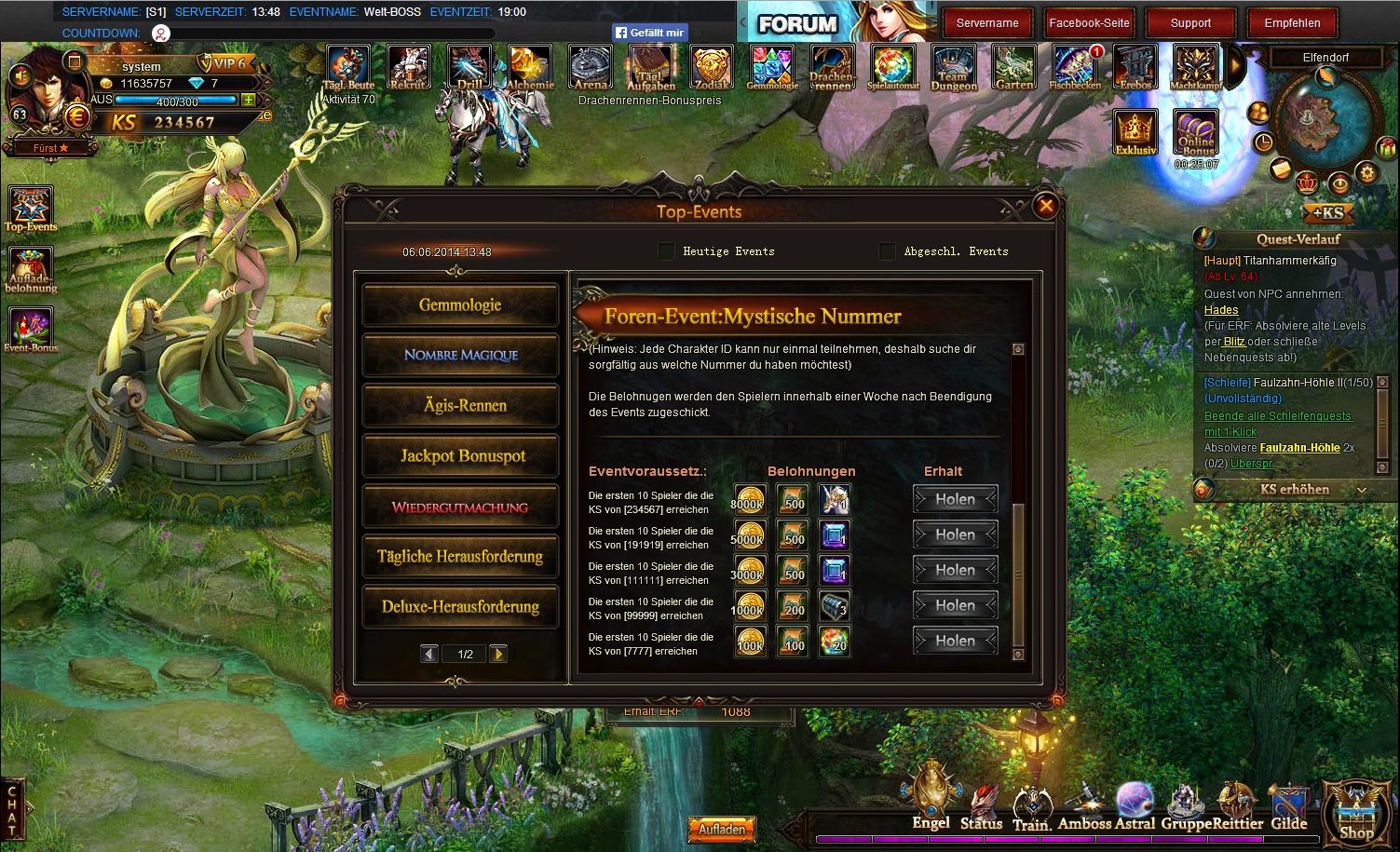
Task: Click the Aufladen recharge button
Action: pyautogui.click(x=722, y=829)
